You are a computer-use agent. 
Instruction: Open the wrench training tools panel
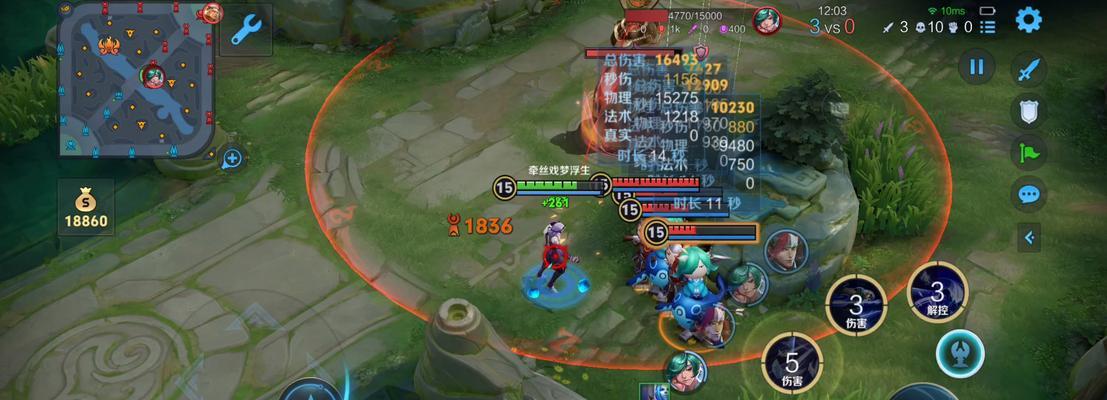(x=245, y=31)
